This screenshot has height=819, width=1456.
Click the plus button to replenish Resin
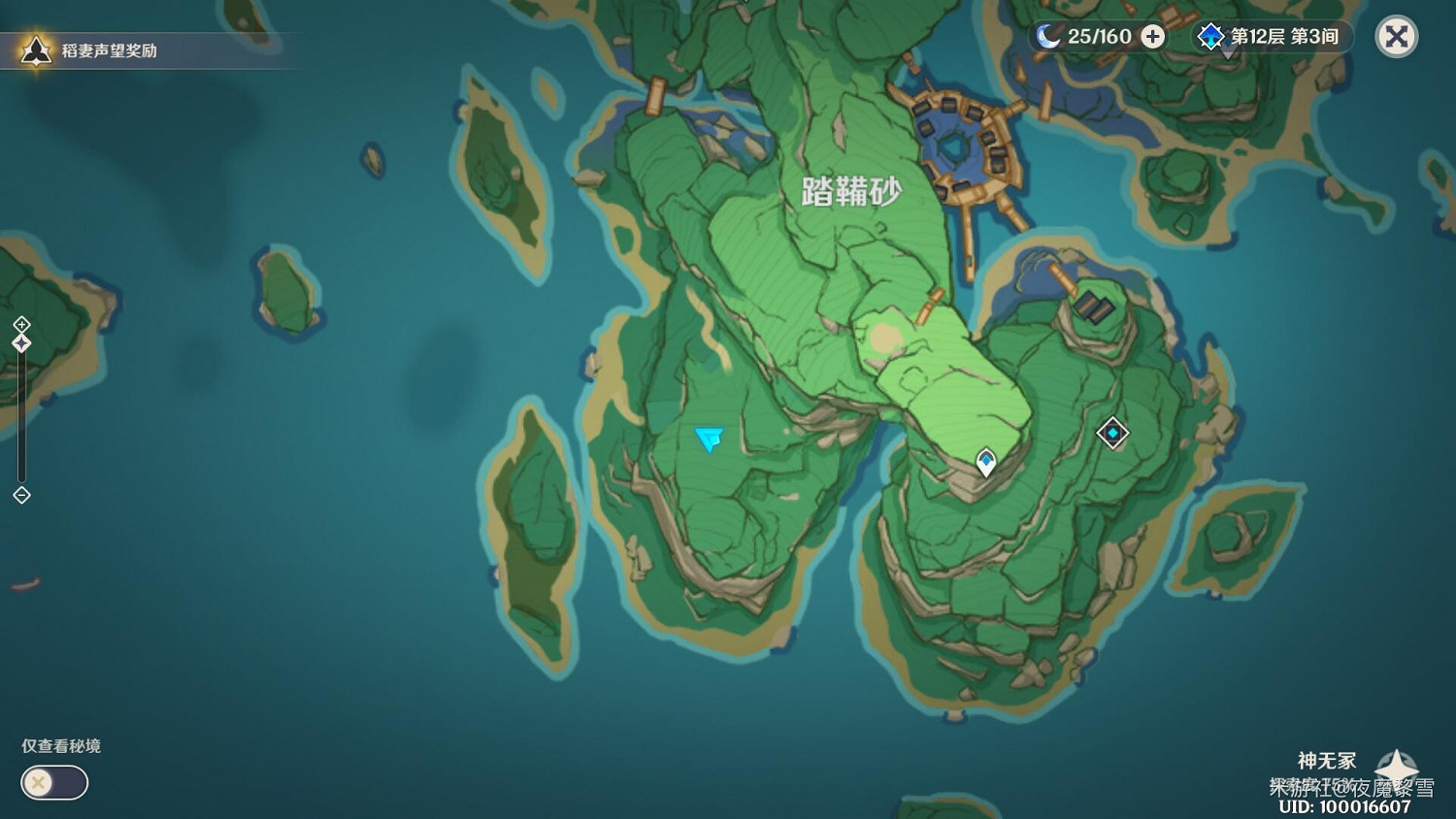tap(1151, 37)
